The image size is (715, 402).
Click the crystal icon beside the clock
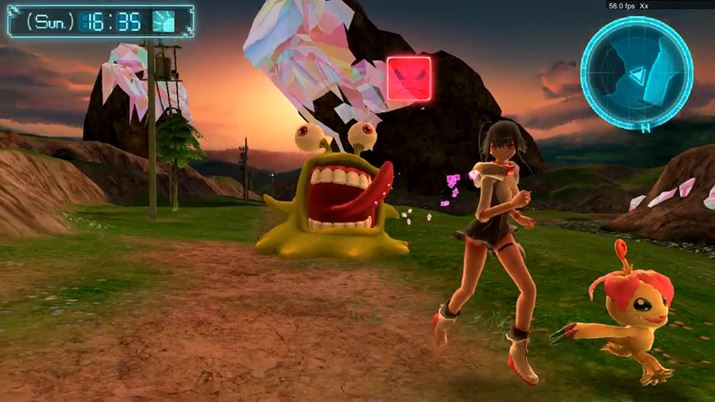click(x=164, y=22)
